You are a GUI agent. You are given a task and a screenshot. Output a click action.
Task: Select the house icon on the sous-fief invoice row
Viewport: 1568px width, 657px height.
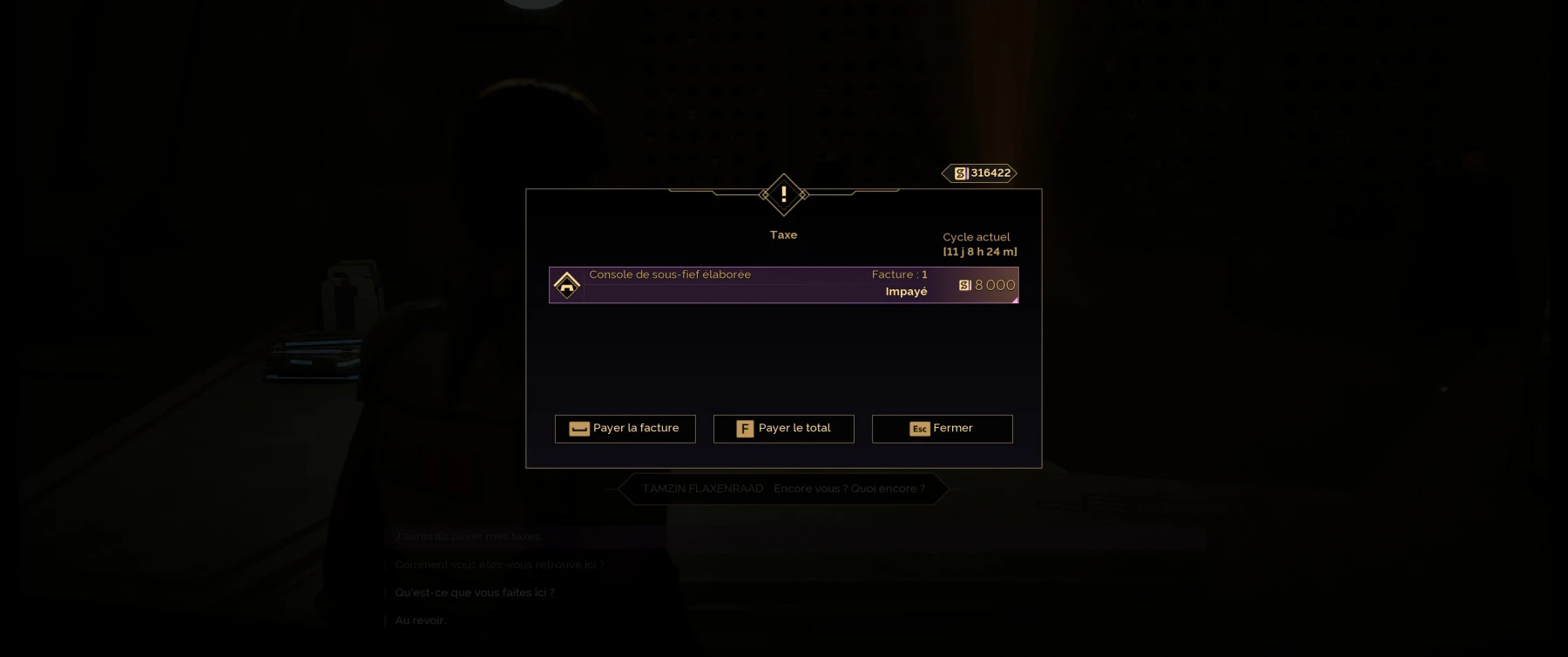[x=568, y=284]
